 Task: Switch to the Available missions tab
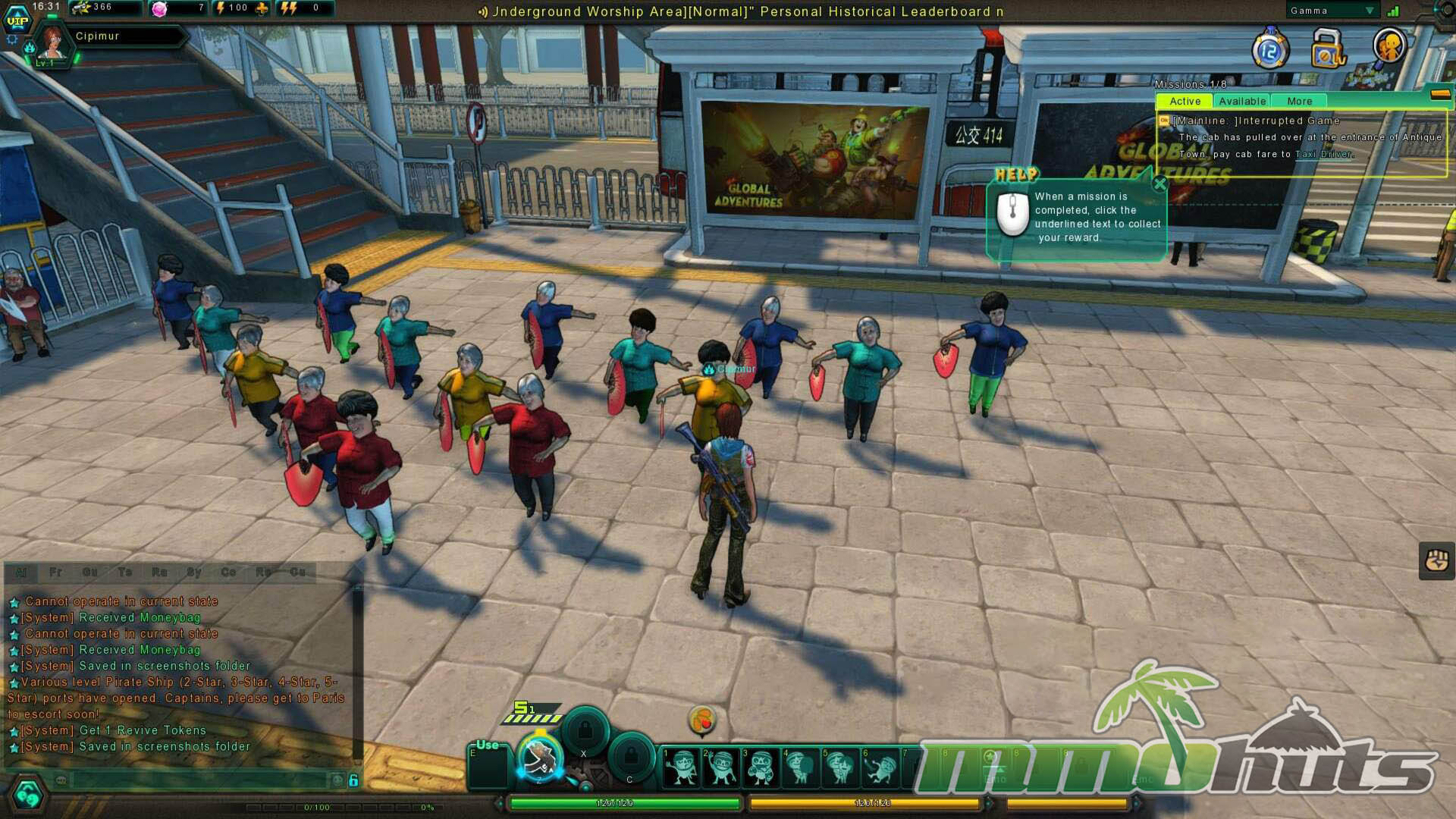(1241, 101)
